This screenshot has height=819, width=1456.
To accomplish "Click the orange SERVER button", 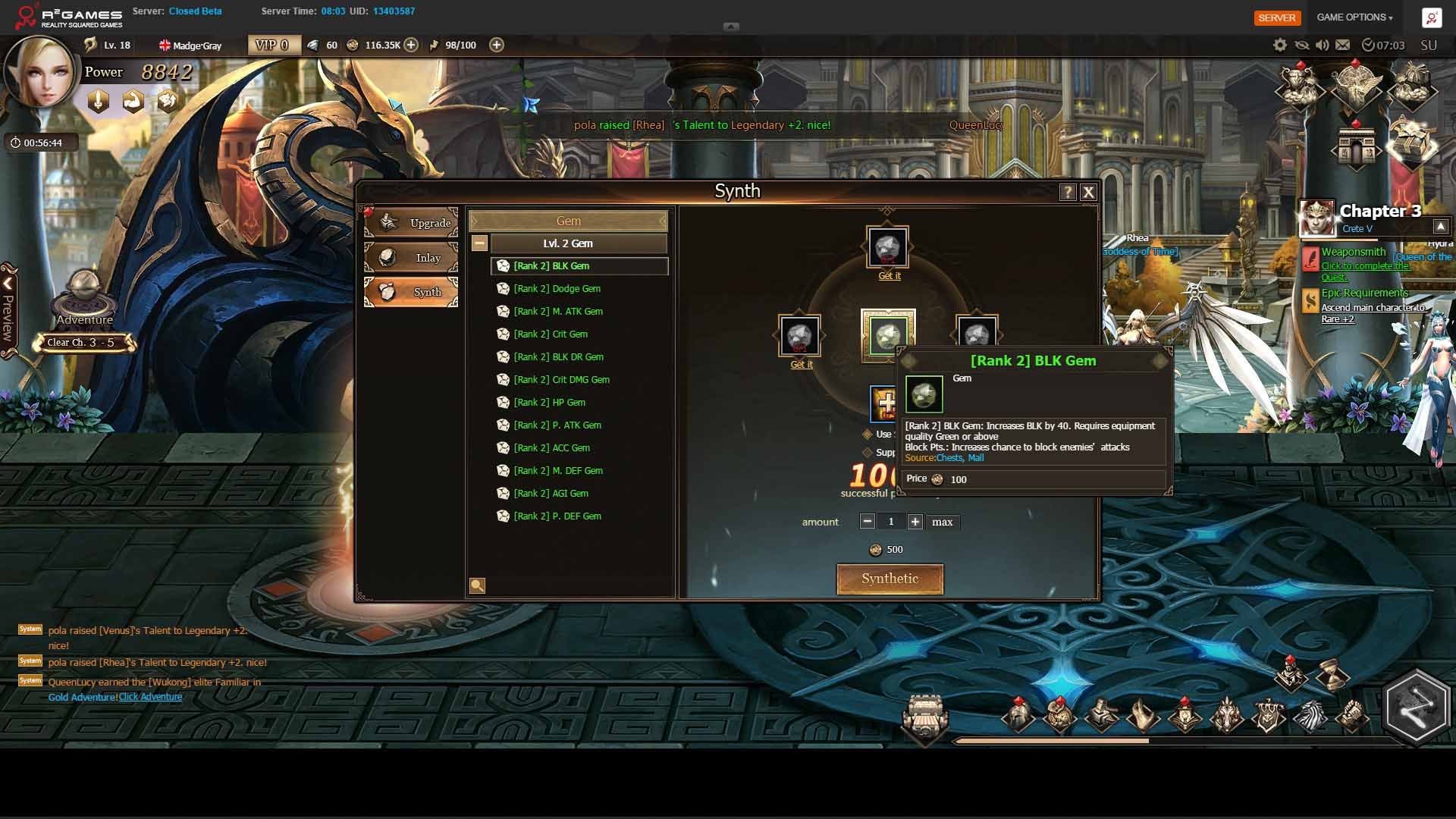I will coord(1277,17).
